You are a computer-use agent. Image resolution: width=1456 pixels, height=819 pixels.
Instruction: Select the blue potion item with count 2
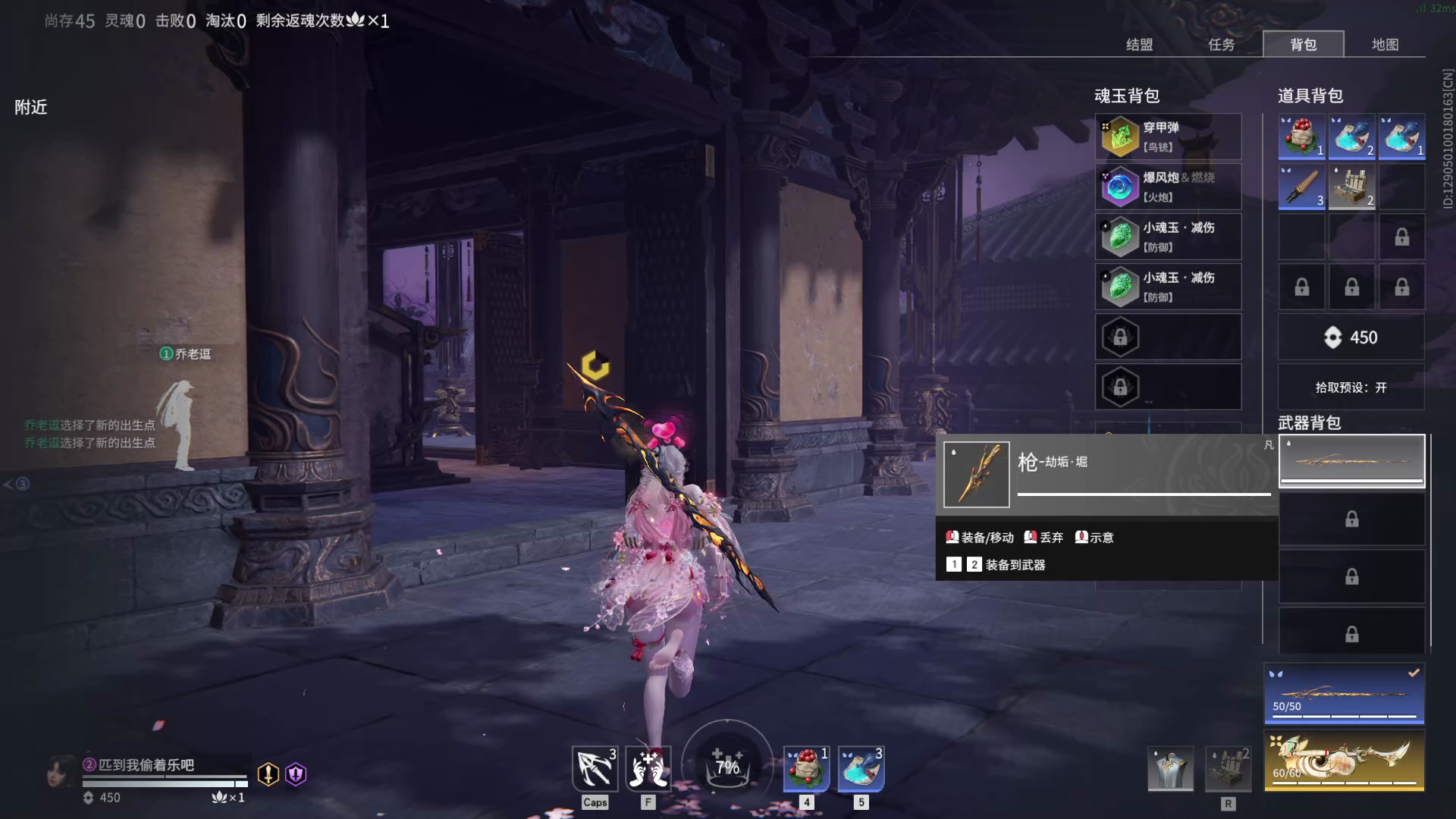[1351, 137]
